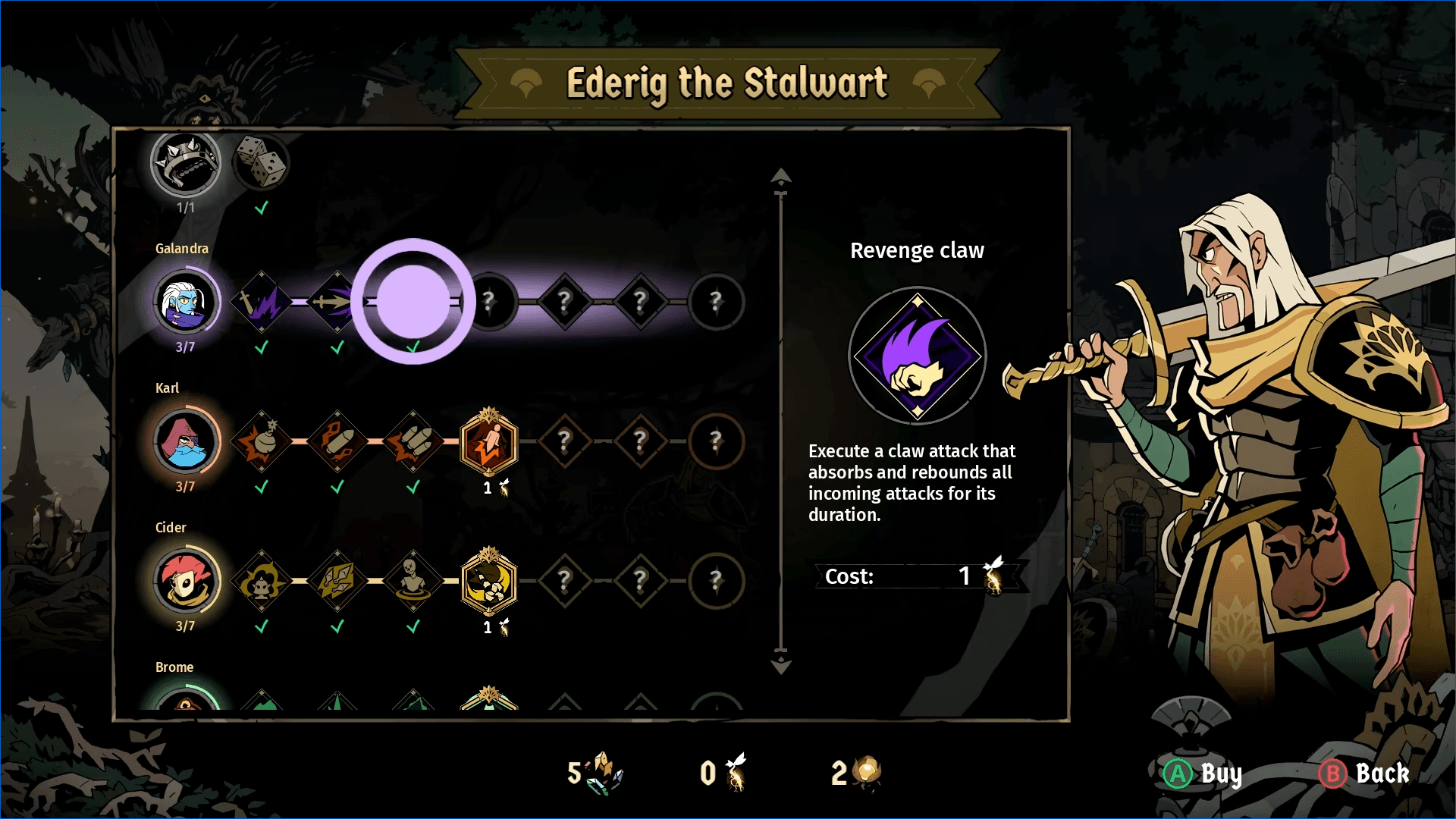Select Galandra's sword and lightning skill
The image size is (1456, 819).
click(262, 302)
